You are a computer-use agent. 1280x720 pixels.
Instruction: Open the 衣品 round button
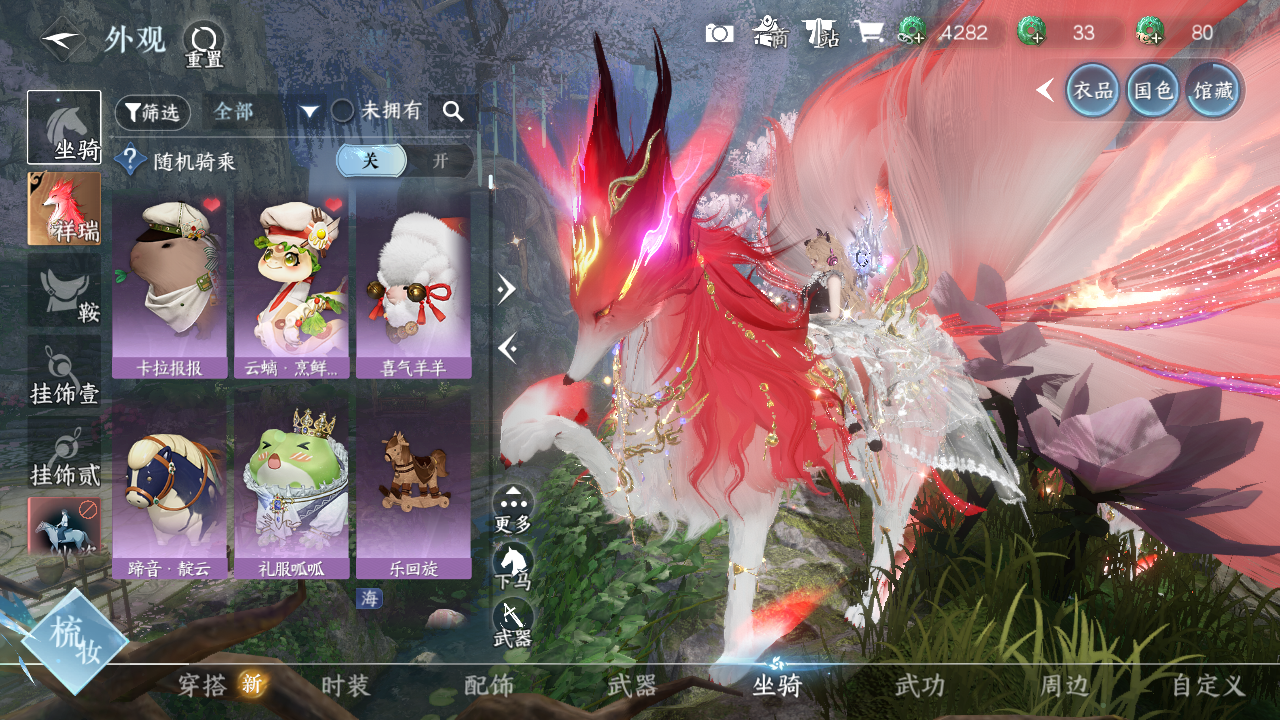coord(1093,91)
